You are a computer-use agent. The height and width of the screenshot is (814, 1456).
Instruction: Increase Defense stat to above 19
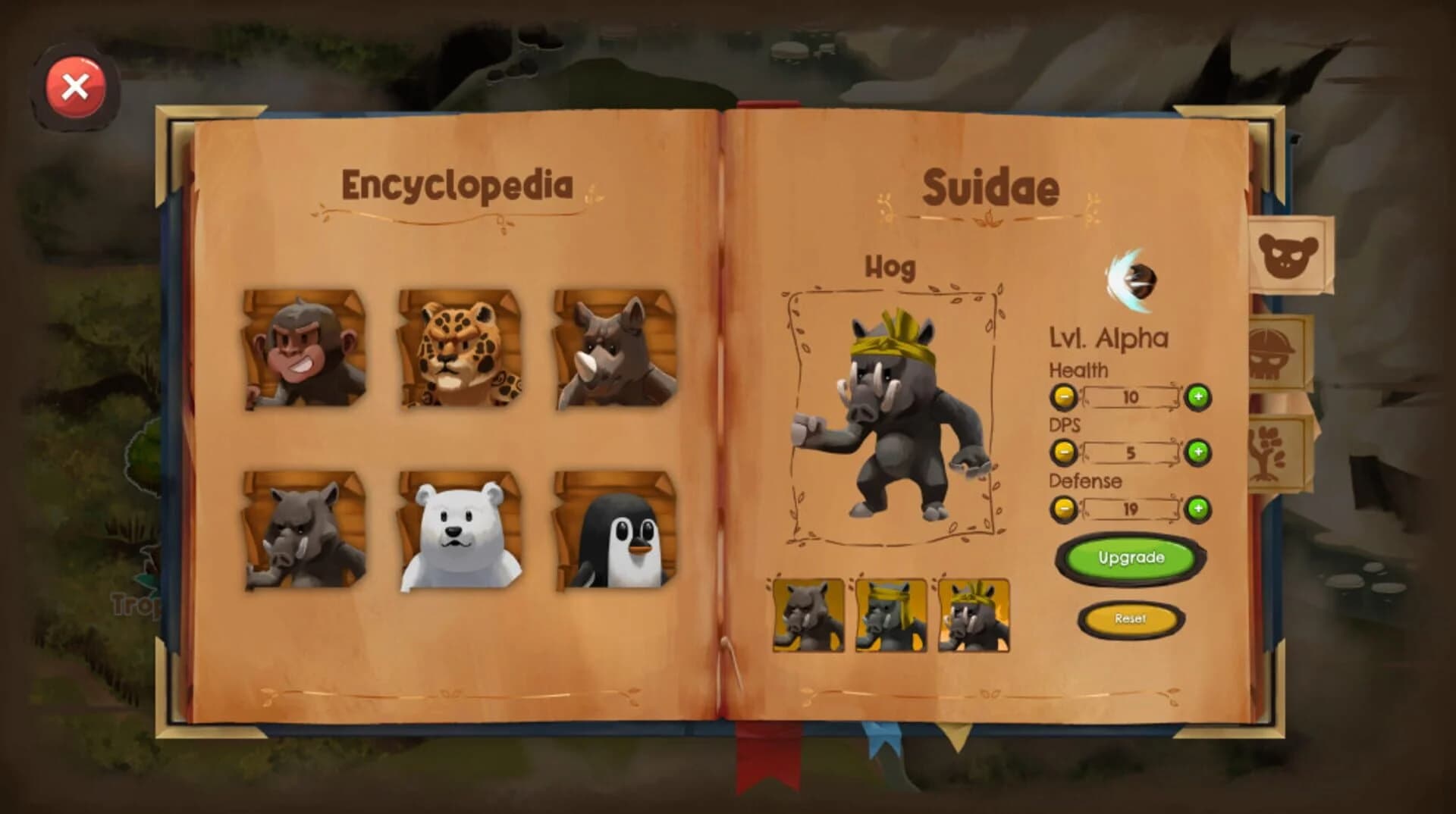coord(1197,509)
